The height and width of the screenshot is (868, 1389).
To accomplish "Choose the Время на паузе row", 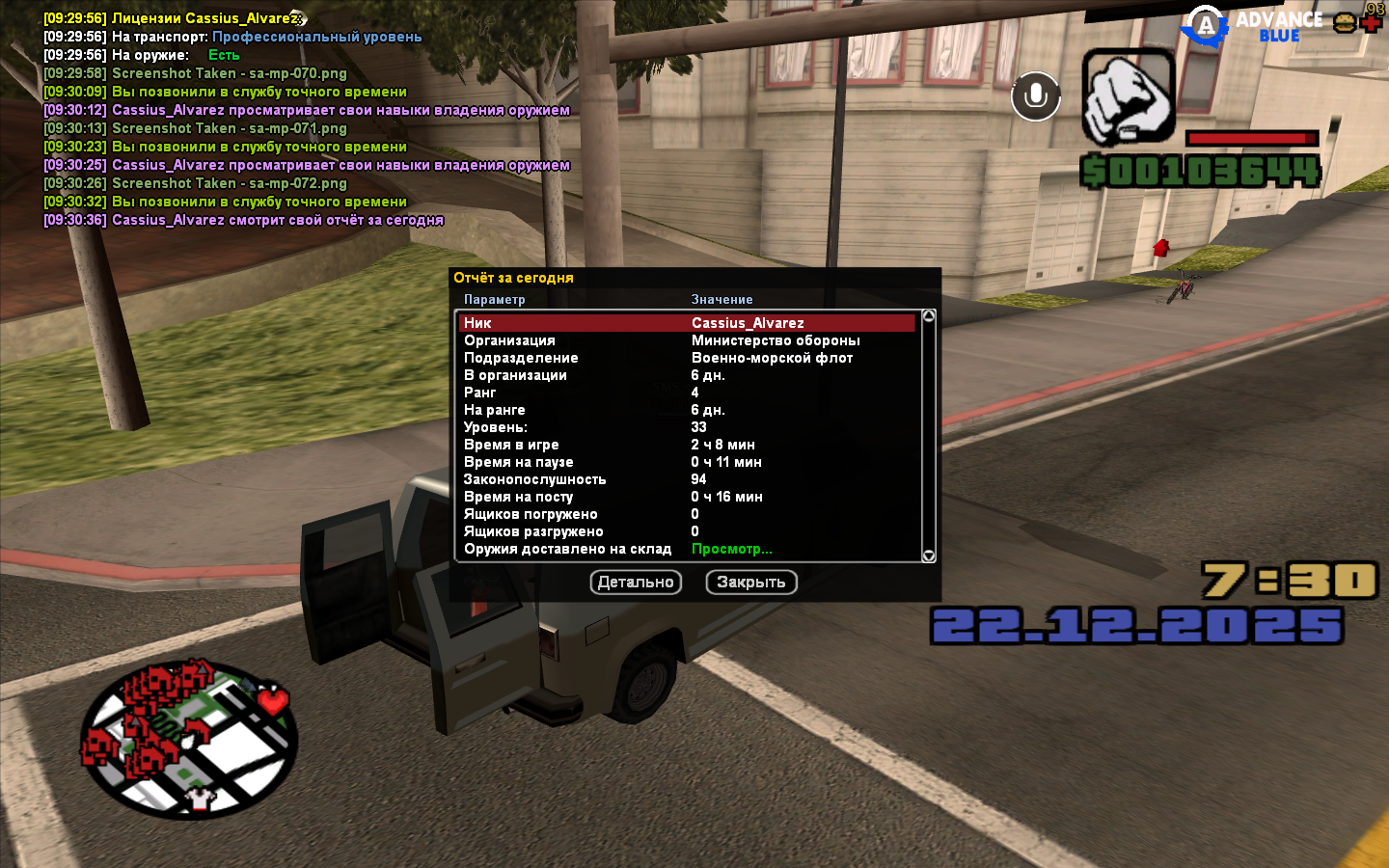I will (x=687, y=462).
